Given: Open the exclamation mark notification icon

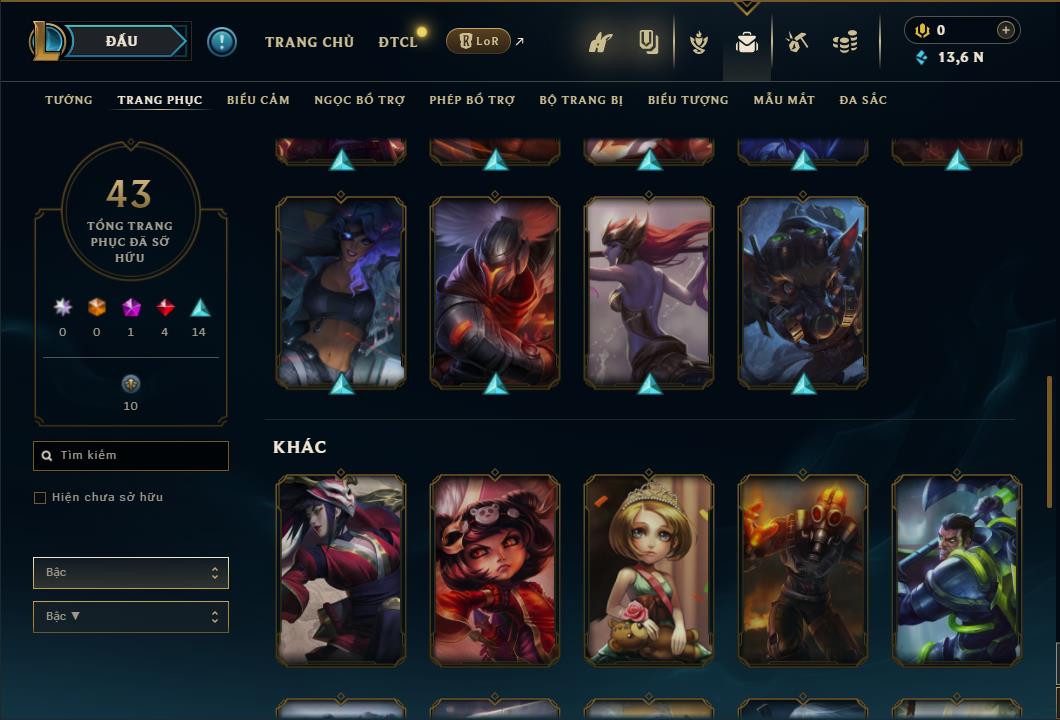Looking at the screenshot, I should pos(222,42).
